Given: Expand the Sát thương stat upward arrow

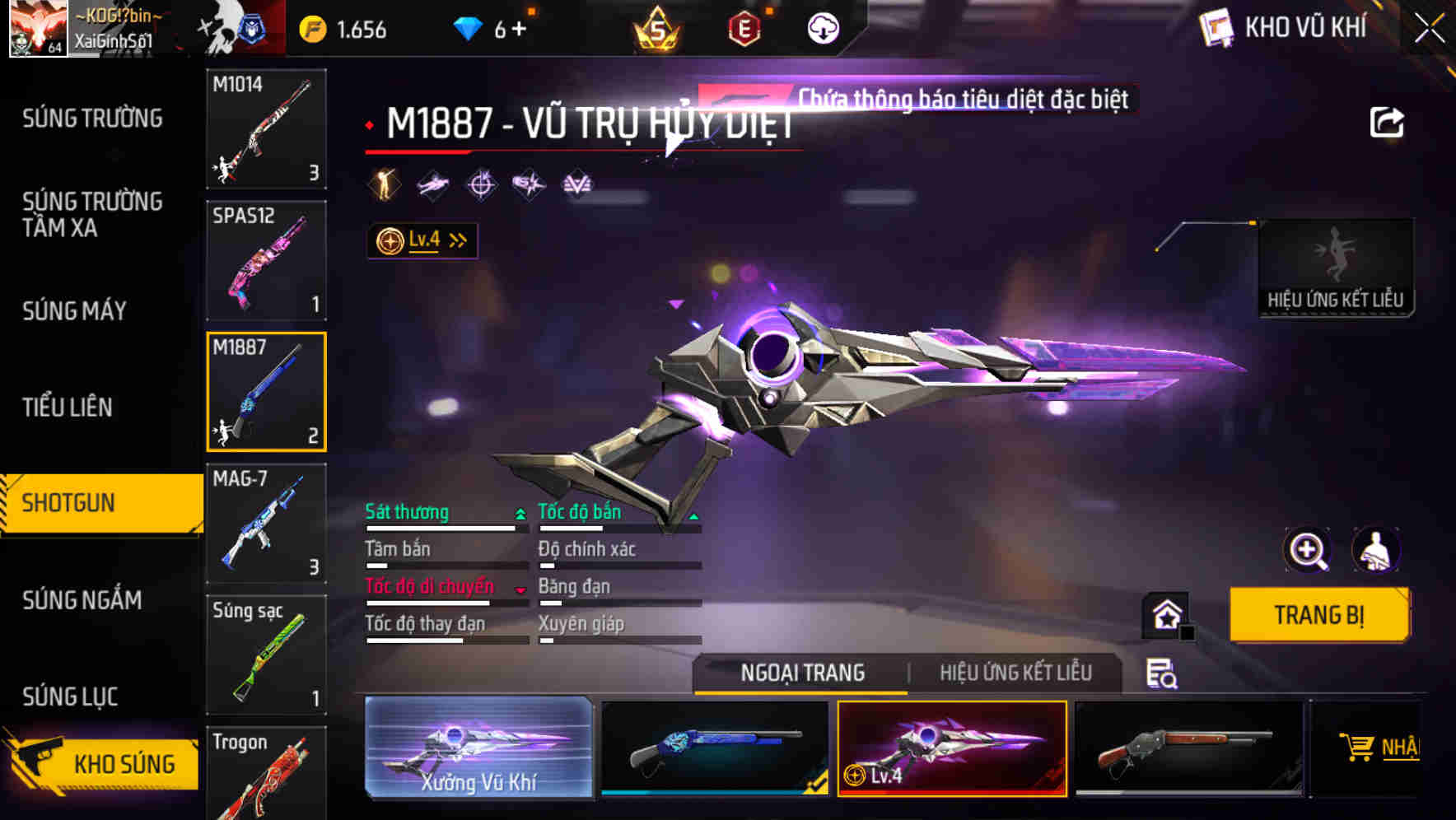Looking at the screenshot, I should [x=519, y=512].
